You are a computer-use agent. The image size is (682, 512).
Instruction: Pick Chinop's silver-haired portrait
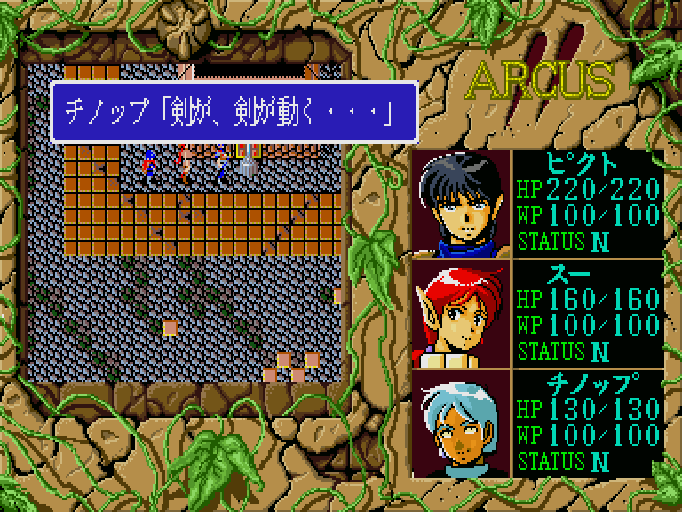pos(460,424)
